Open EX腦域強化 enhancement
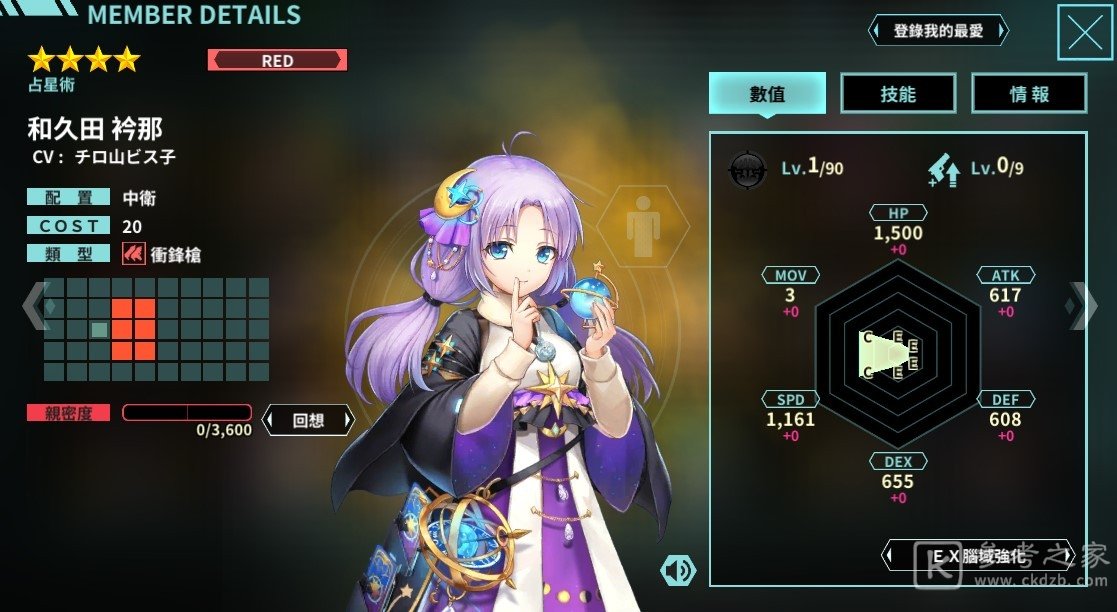Screen dimensions: 1117x612 978,556
